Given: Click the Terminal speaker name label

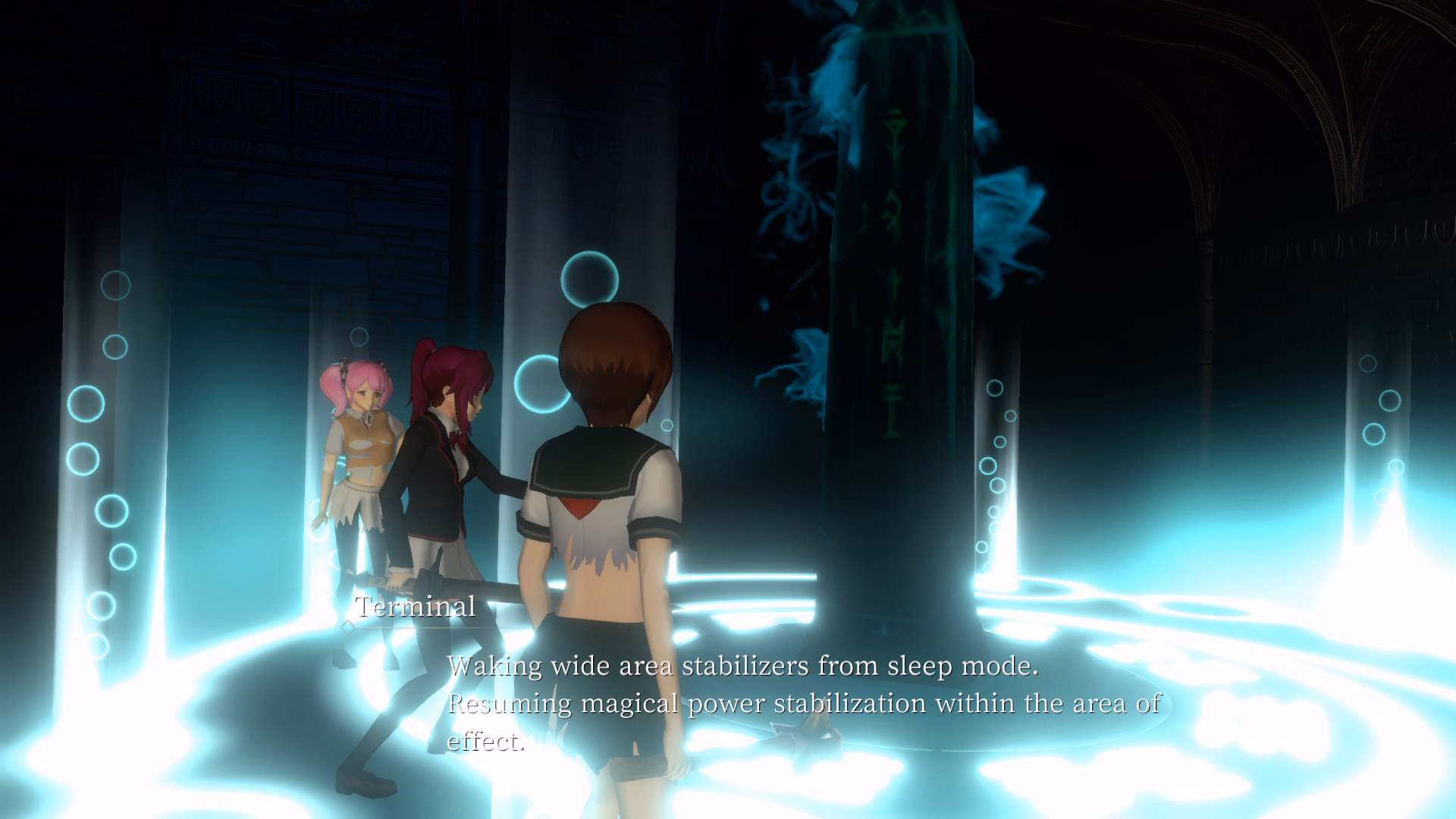Looking at the screenshot, I should tap(414, 607).
